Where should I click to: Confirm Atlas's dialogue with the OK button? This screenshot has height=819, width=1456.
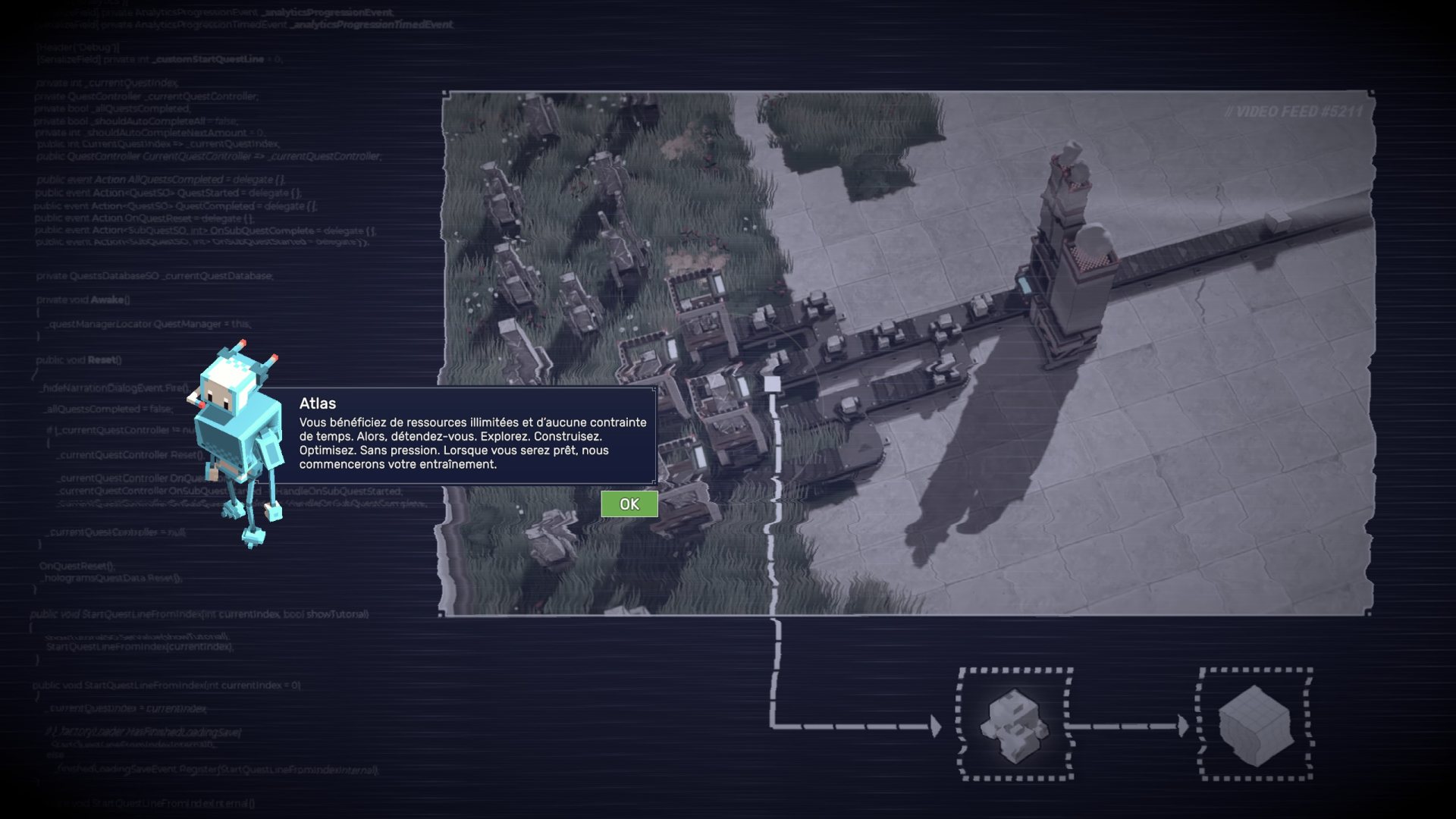(629, 504)
